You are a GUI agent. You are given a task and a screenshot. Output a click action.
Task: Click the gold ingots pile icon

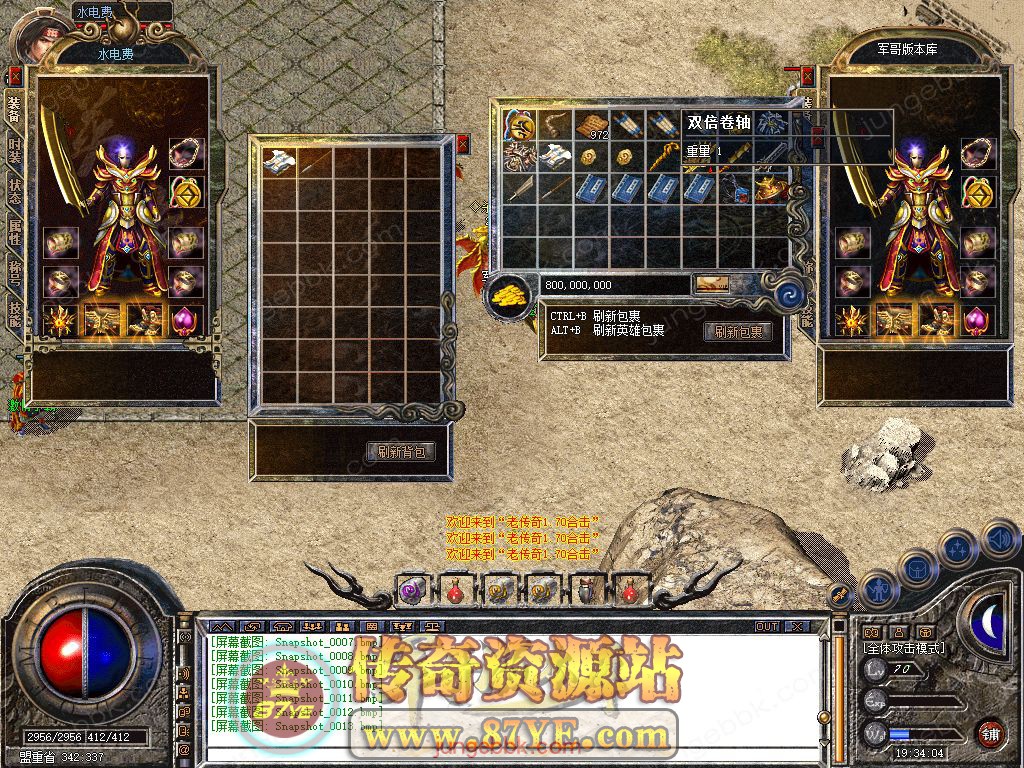[x=510, y=296]
